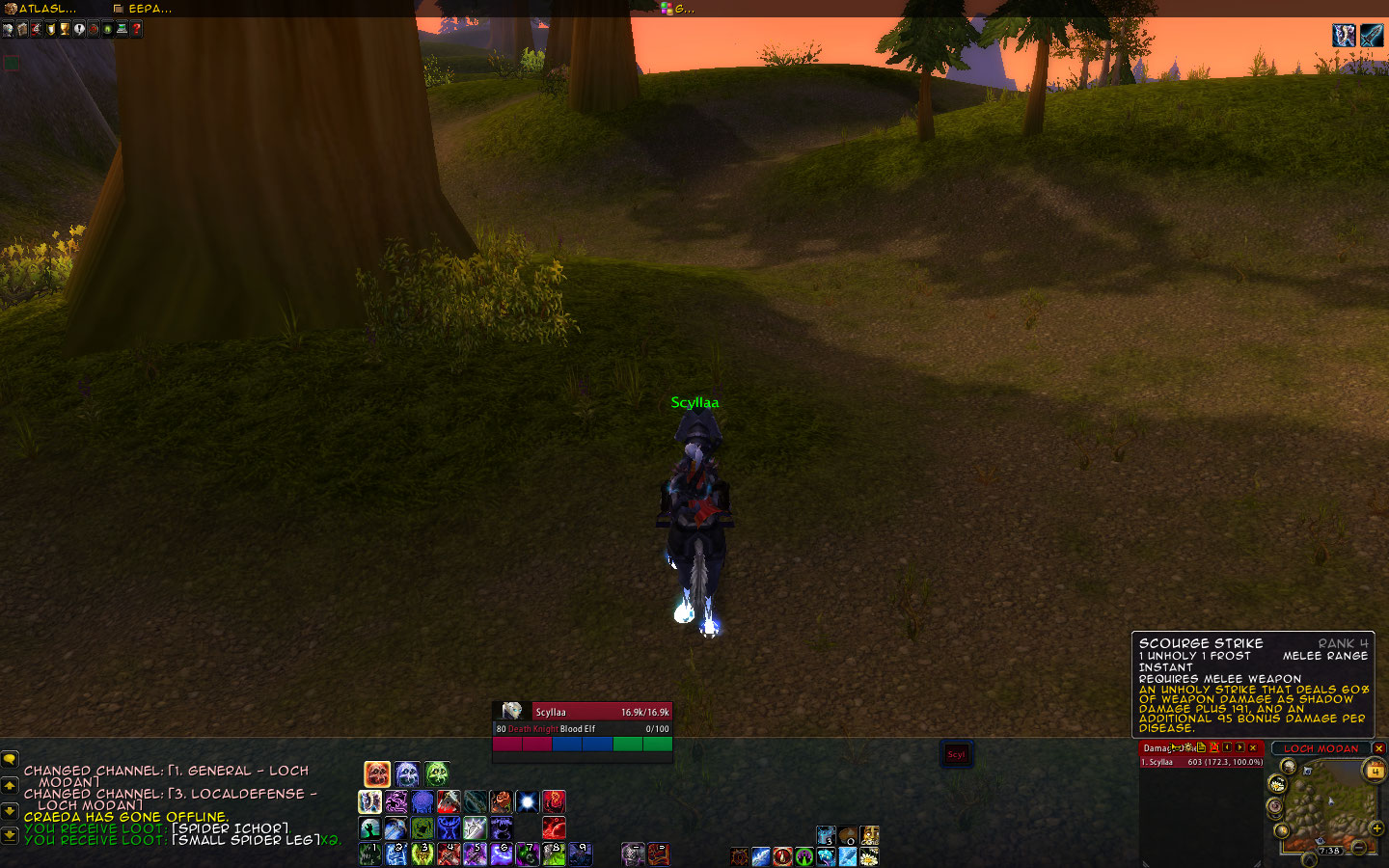Close the Loch Modan minimap header
The image size is (1389, 868).
click(1378, 748)
